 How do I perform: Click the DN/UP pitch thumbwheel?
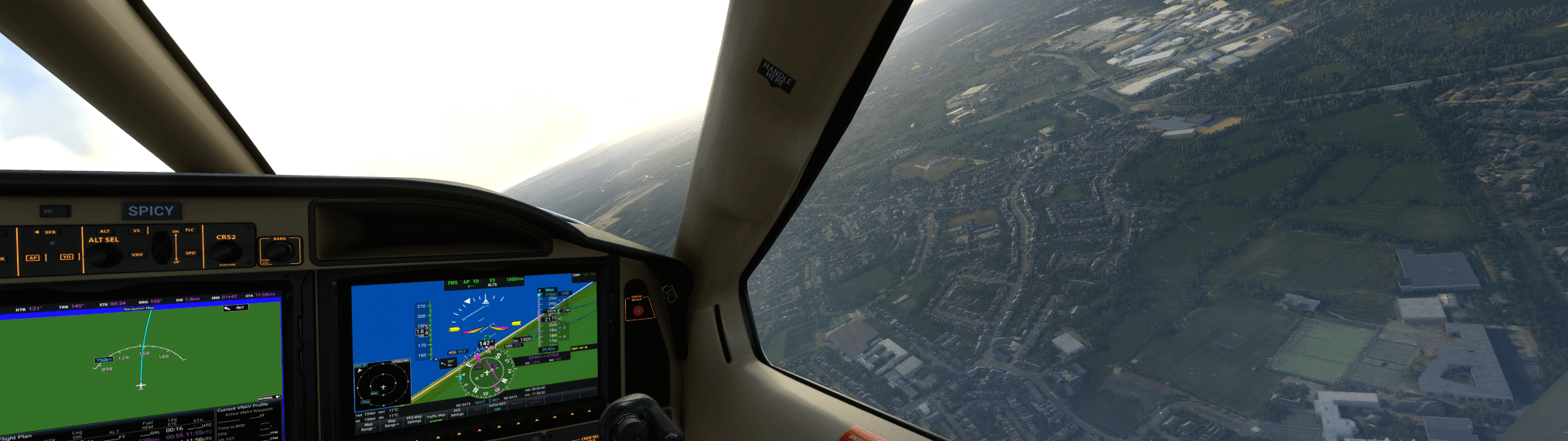tap(162, 247)
